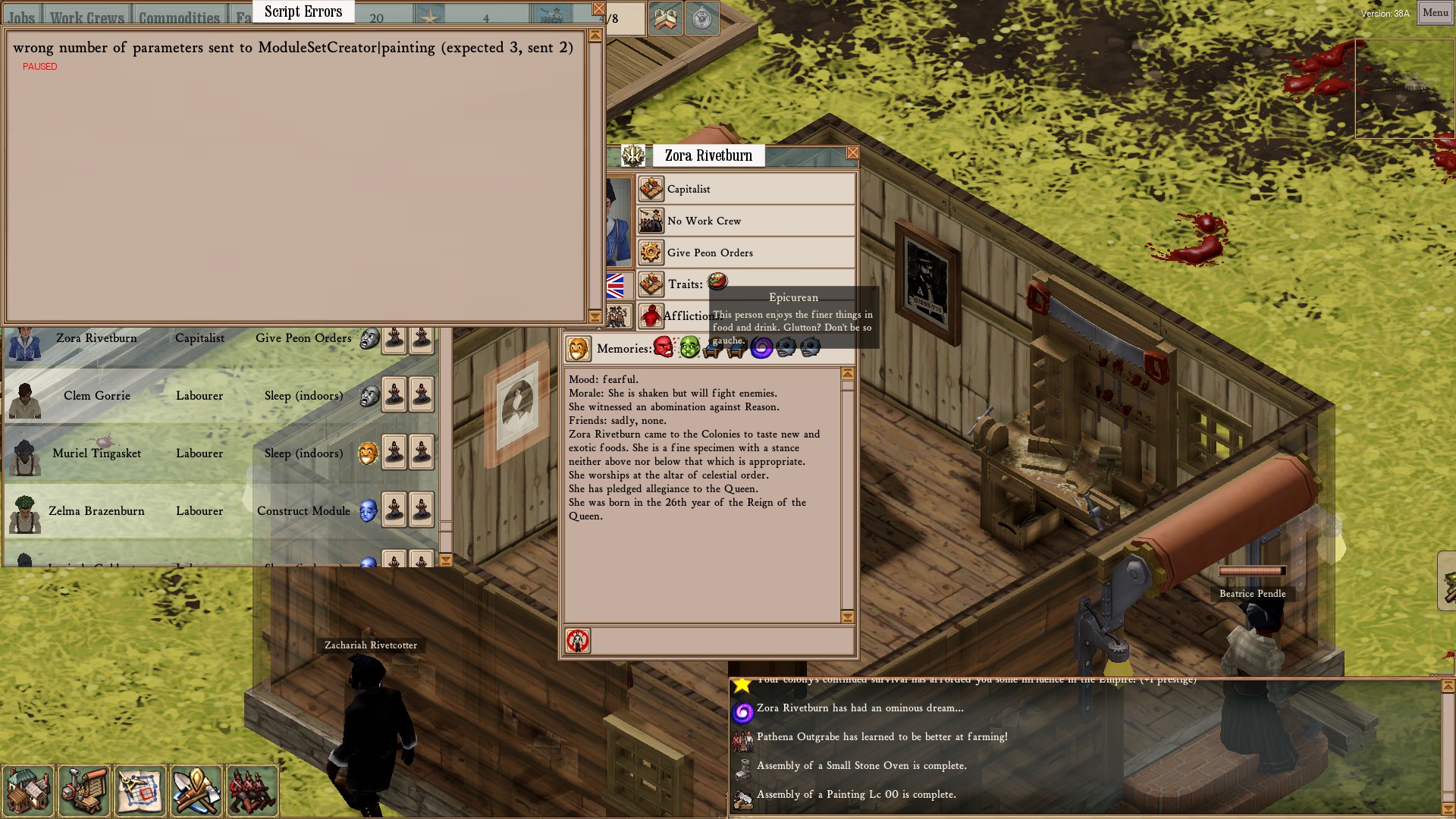This screenshot has height=819, width=1456.
Task: Open the buildings construction menu
Action: [28, 790]
